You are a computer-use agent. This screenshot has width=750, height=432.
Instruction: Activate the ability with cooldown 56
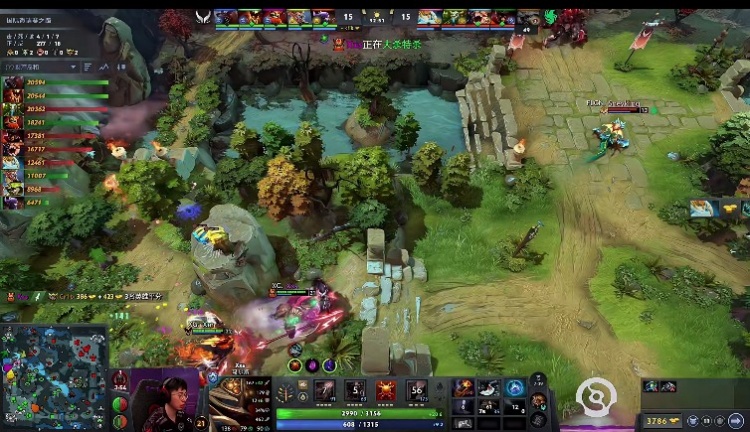tap(417, 391)
